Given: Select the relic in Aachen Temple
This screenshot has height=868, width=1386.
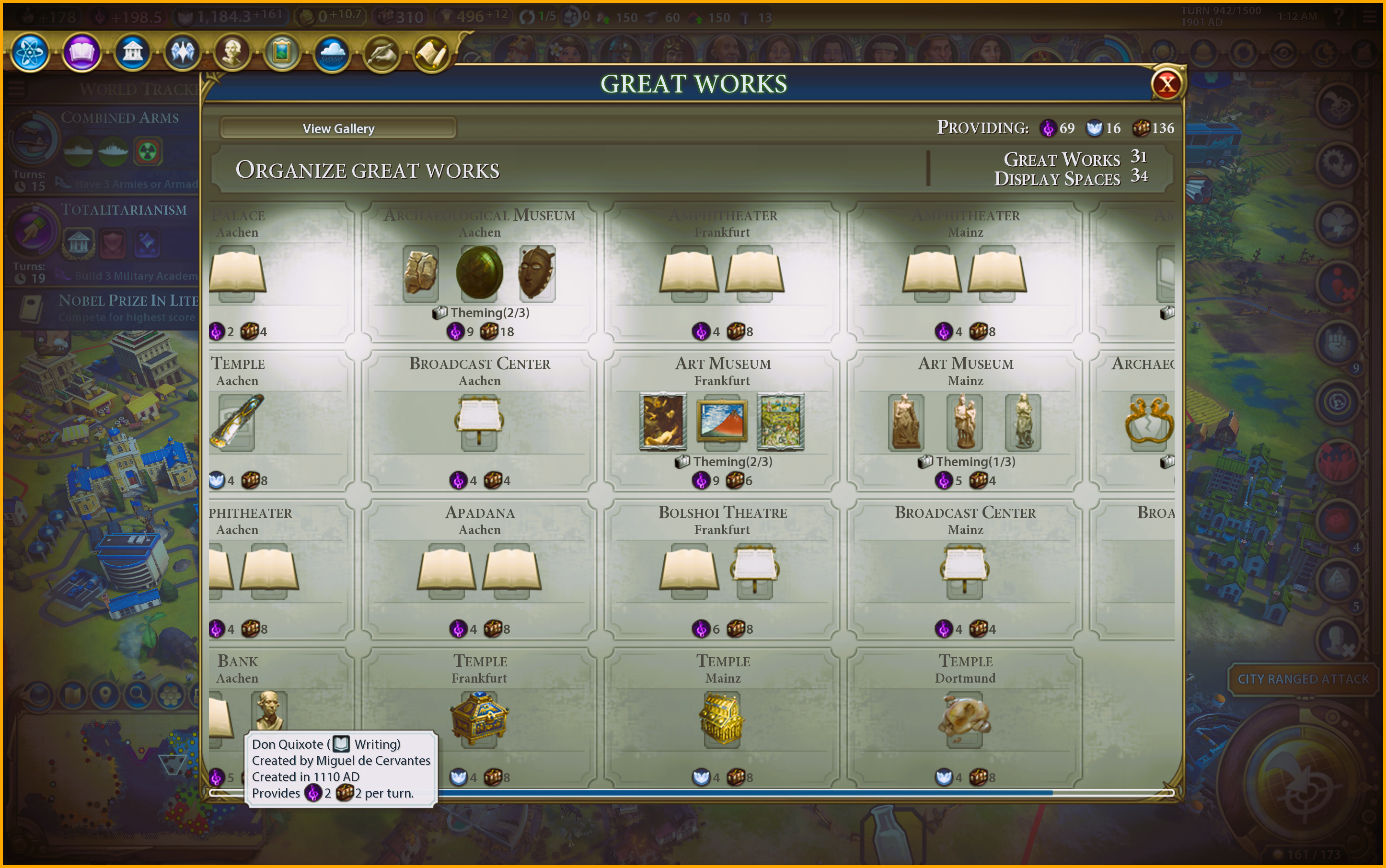Looking at the screenshot, I should 237,422.
